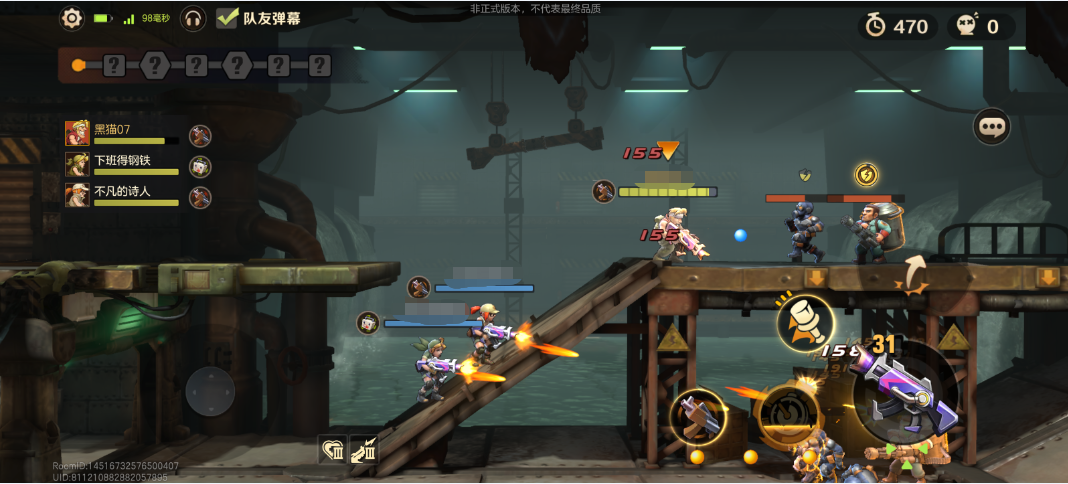Switch weapon with the secondary gun button
Screen dimensions: 1068x484
coord(697,416)
